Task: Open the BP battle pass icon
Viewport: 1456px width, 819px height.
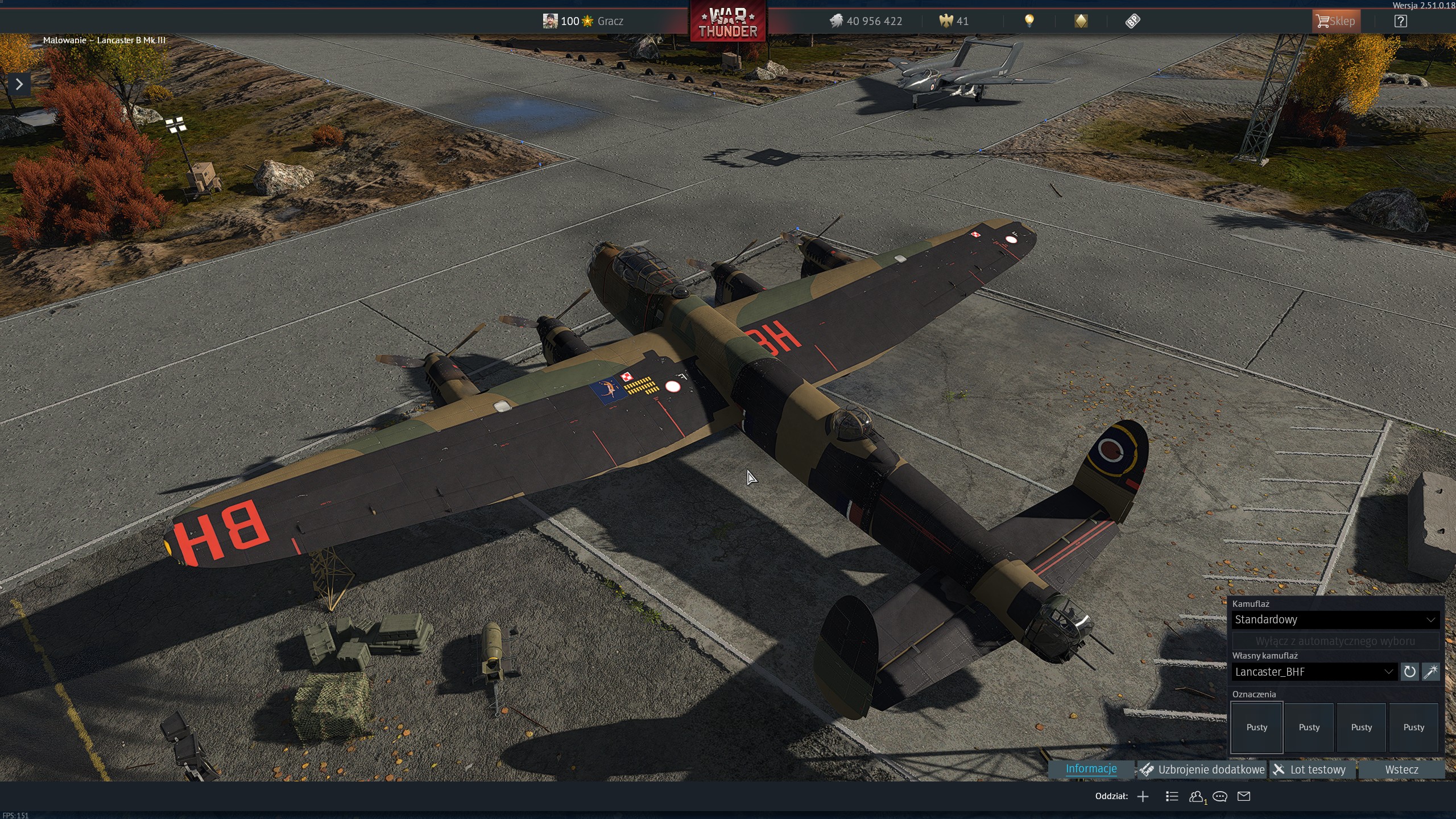Action: 1132,21
